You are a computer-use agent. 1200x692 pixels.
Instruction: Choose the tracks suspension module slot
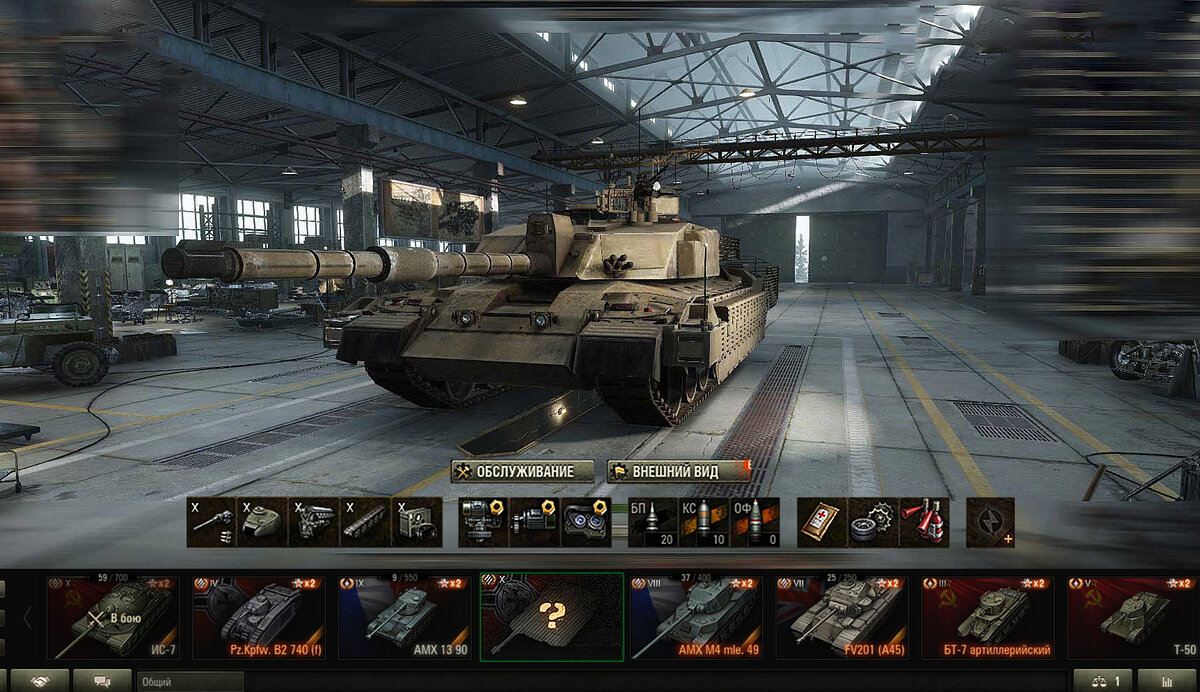coord(365,522)
